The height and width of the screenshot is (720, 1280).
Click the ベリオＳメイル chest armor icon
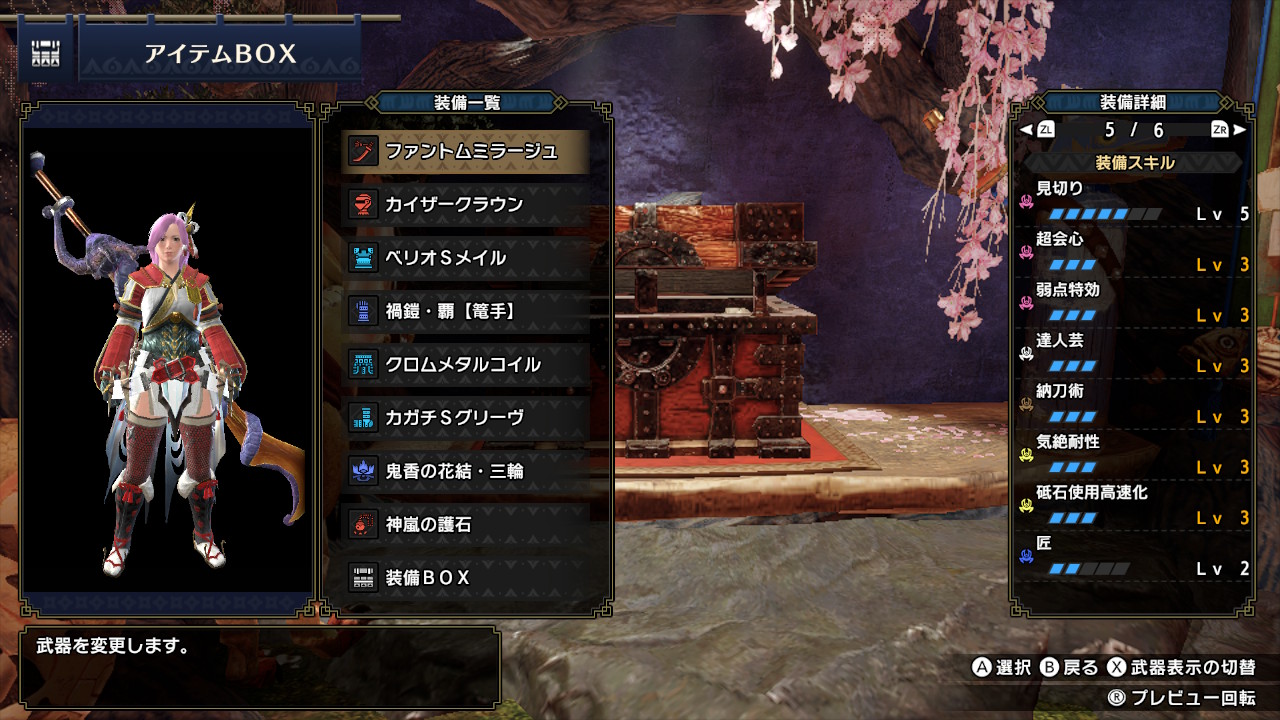point(362,259)
